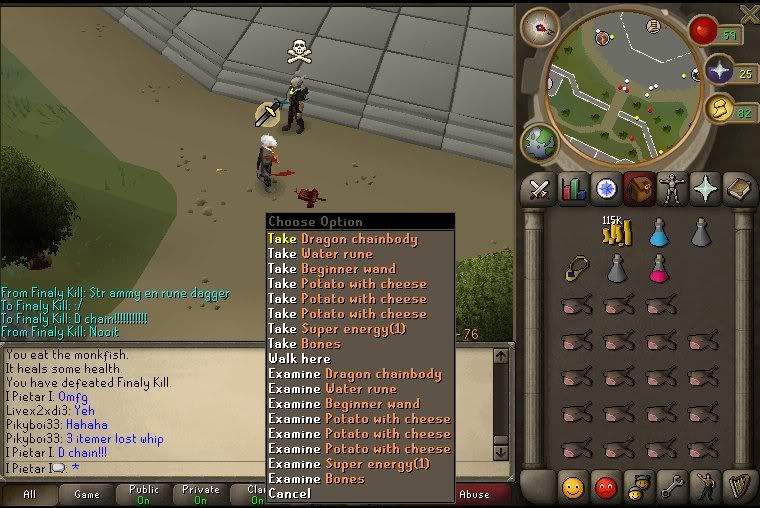Examine the Dragon chainbody
The height and width of the screenshot is (508, 760).
click(x=354, y=374)
